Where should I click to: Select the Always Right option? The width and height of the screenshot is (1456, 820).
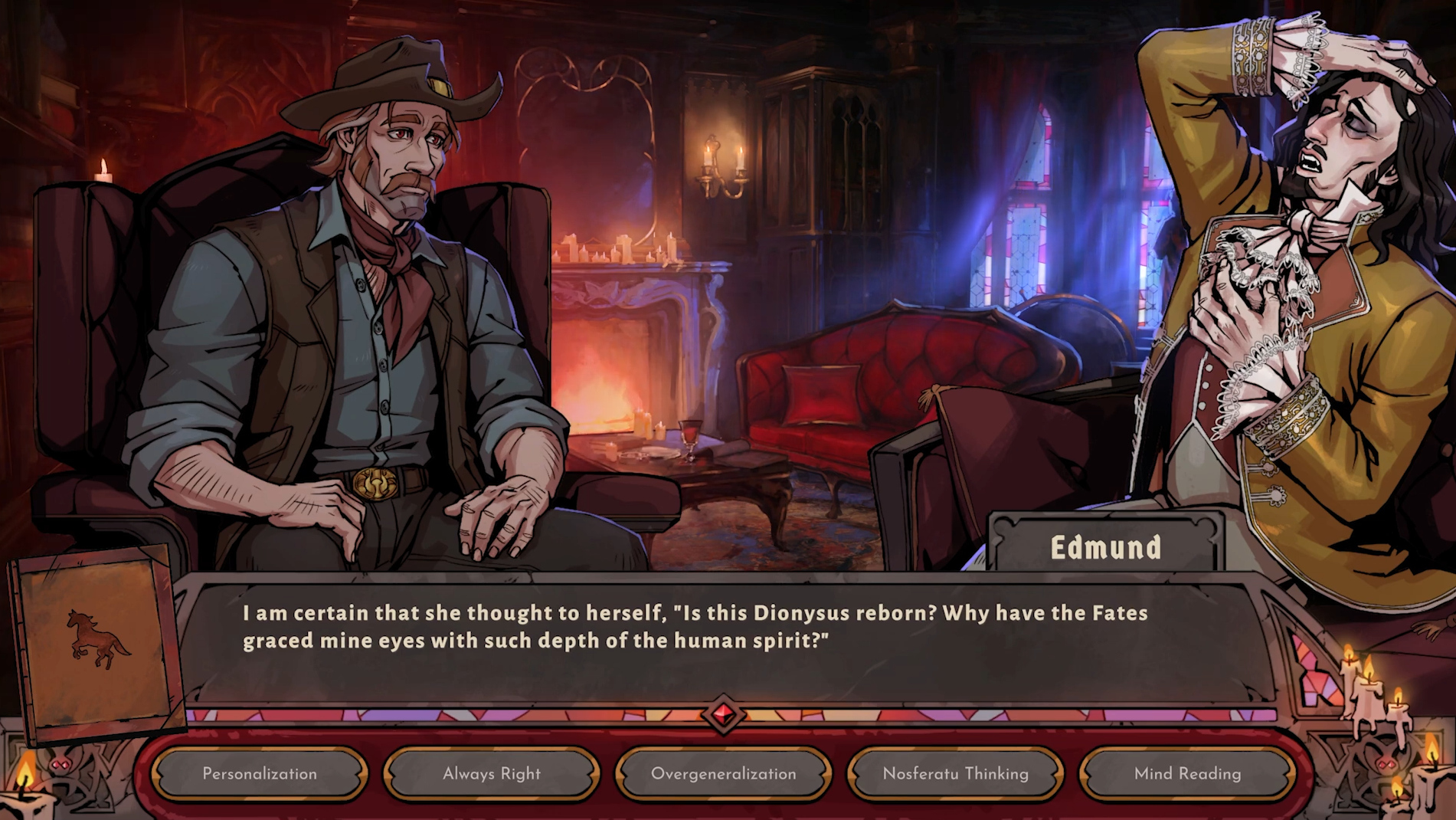pos(492,774)
